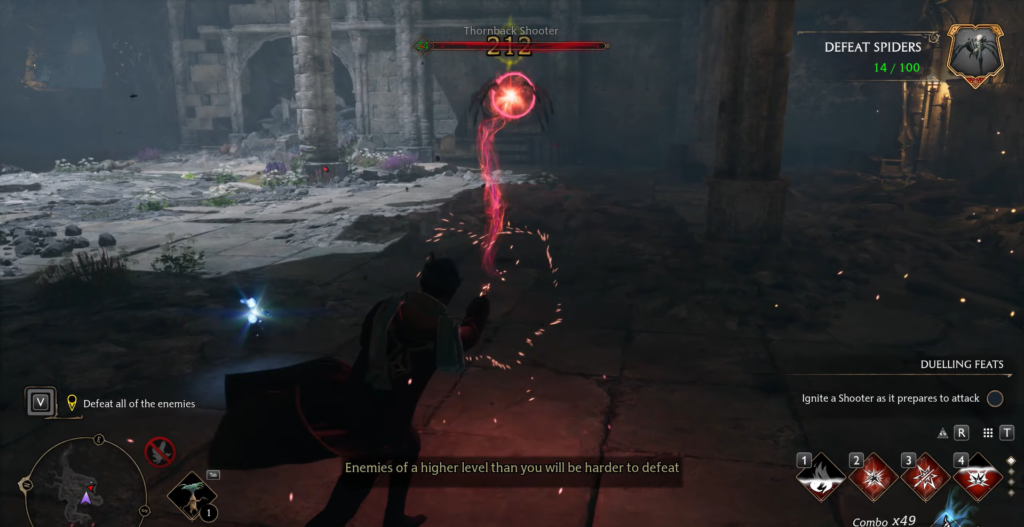Use the explosion spell in slot 4
This screenshot has width=1024, height=527.
[x=977, y=477]
